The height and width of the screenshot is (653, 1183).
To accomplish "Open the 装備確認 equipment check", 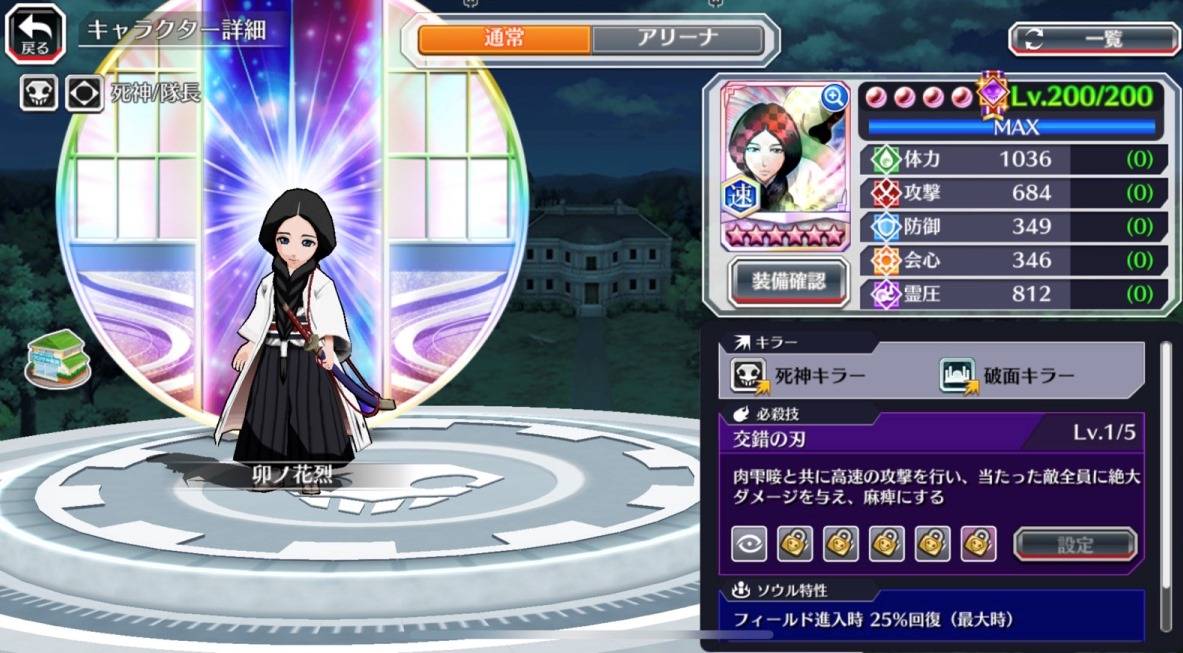I will (x=788, y=281).
